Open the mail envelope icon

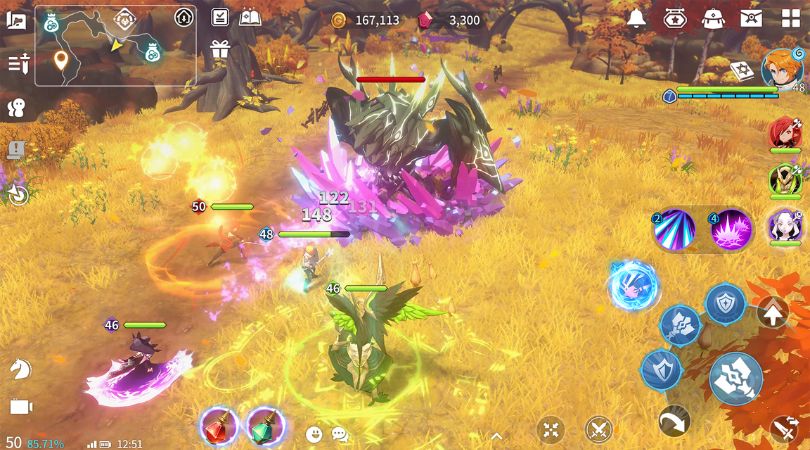pyautogui.click(x=751, y=18)
